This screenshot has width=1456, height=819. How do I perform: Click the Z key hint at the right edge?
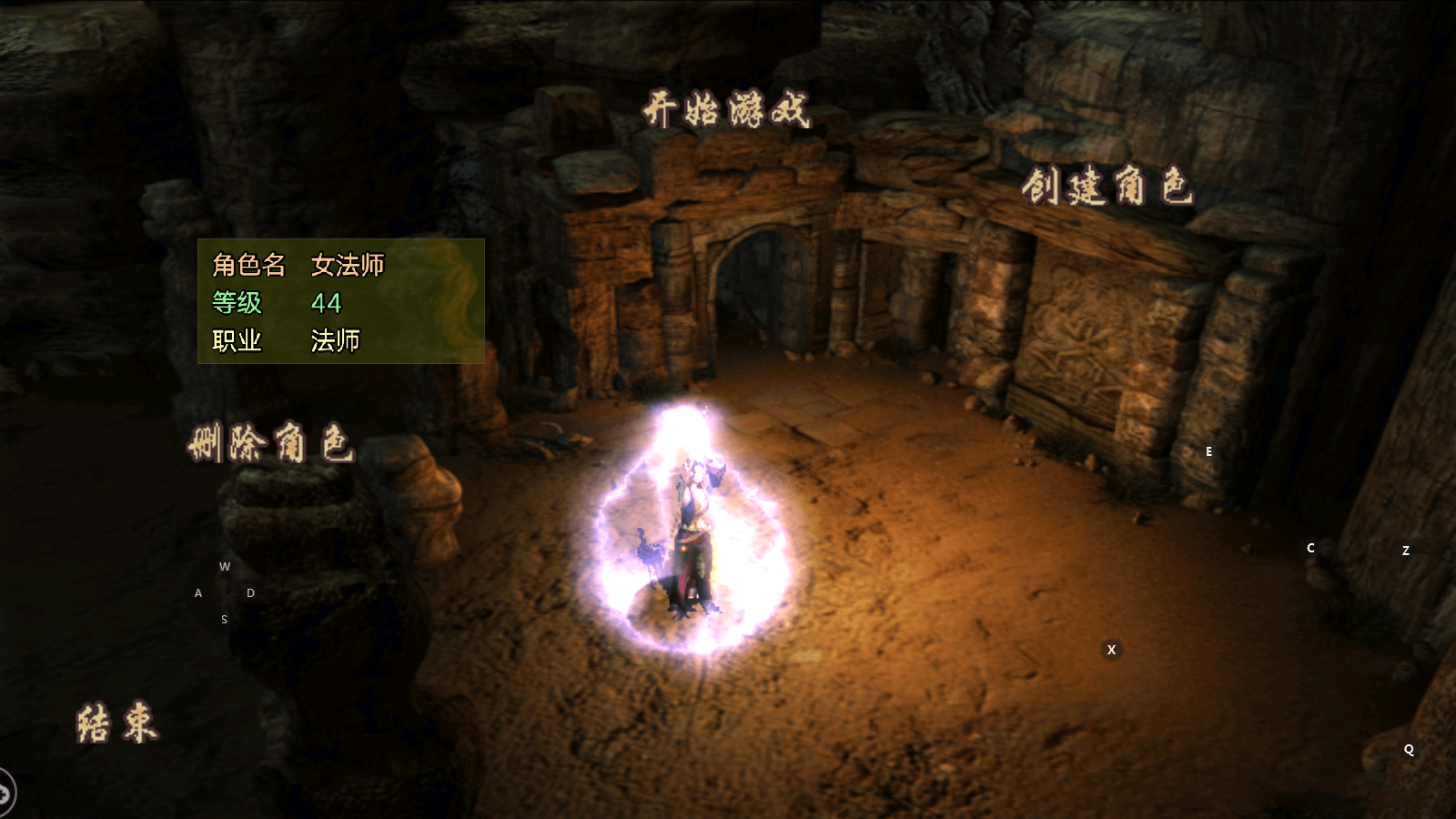[x=1405, y=551]
